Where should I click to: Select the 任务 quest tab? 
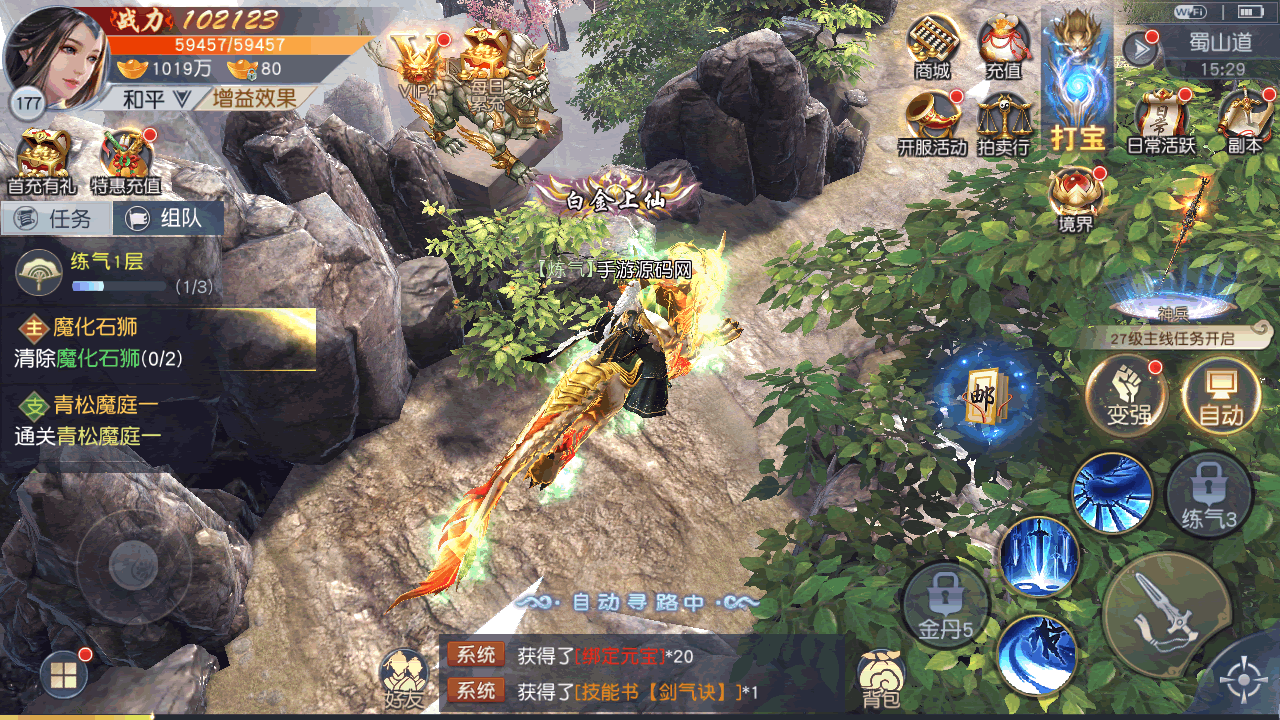coord(57,218)
